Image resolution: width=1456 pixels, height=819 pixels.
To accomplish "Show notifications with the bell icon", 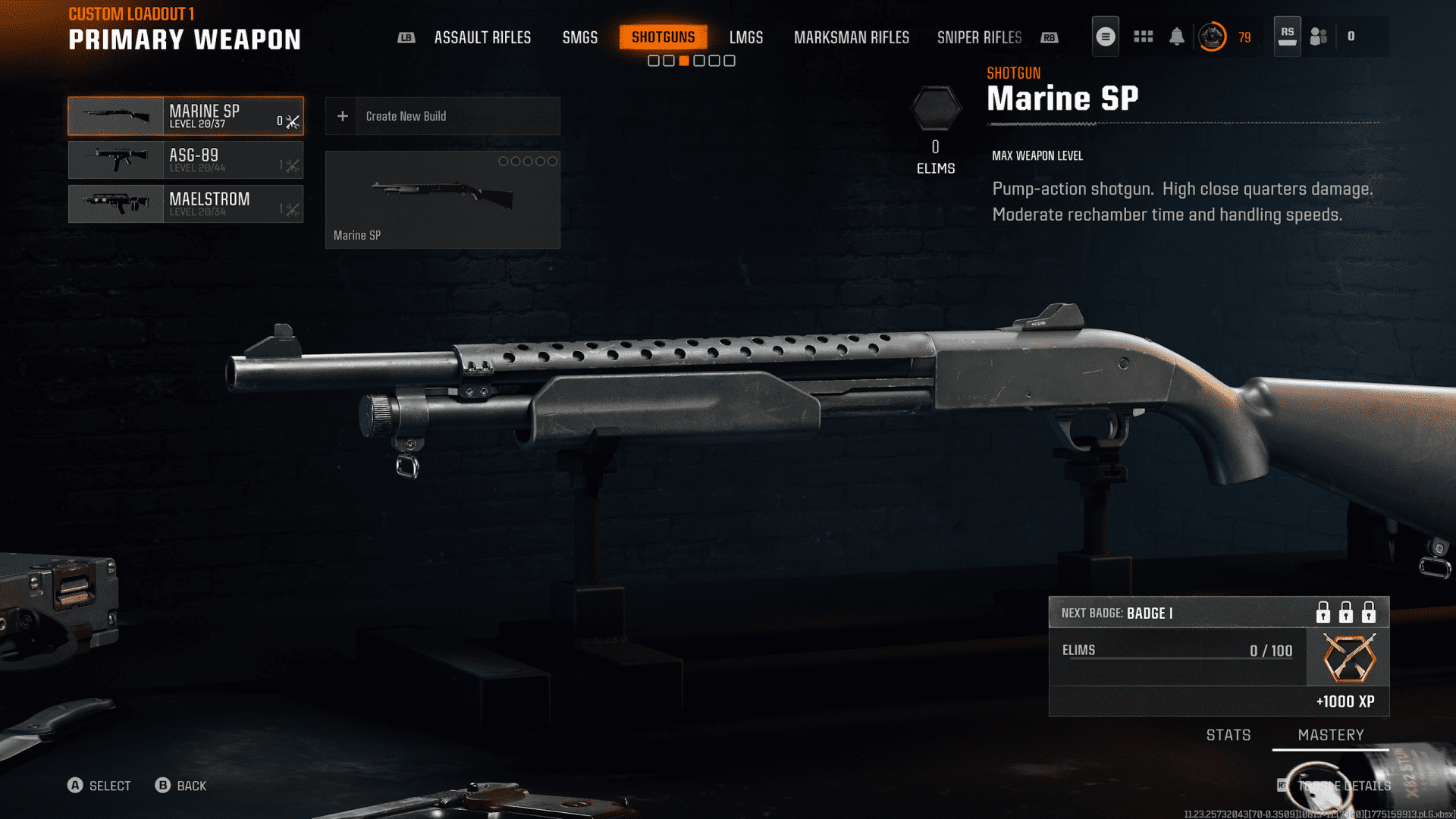I will click(x=1176, y=36).
